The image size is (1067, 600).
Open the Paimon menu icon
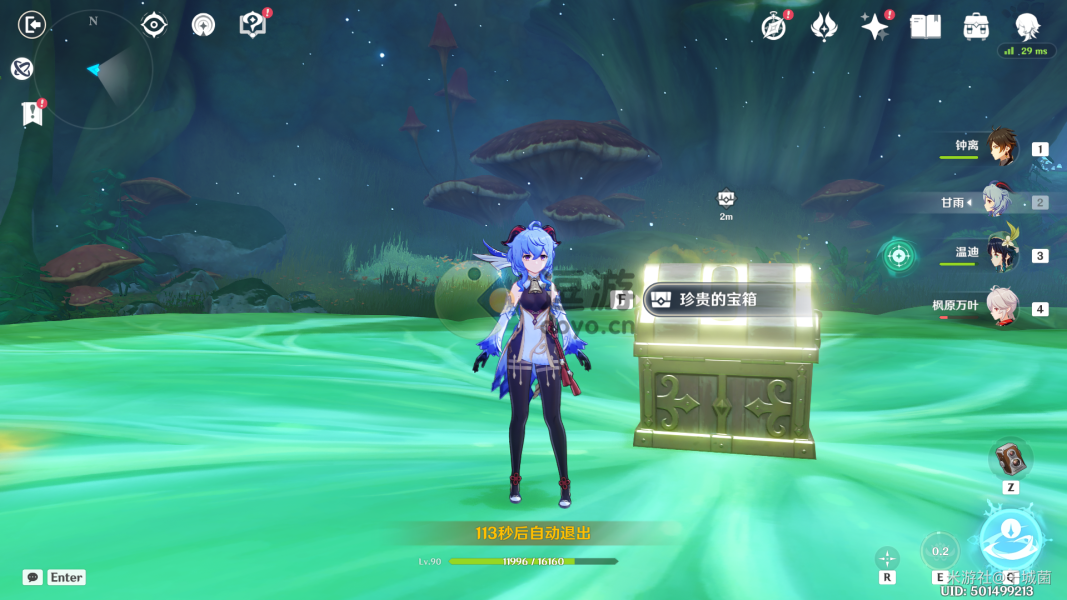coord(1027,27)
